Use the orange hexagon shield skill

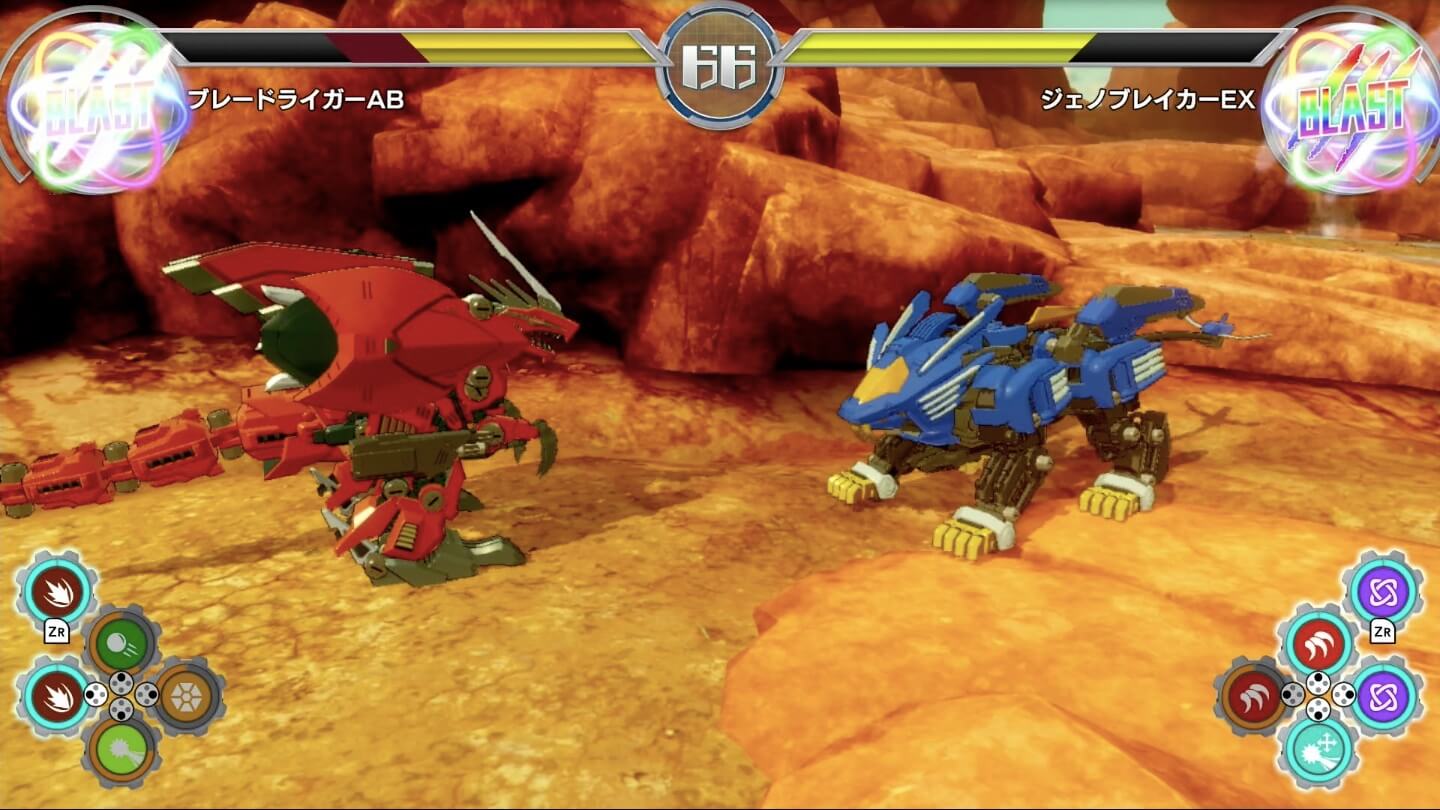click(x=187, y=693)
